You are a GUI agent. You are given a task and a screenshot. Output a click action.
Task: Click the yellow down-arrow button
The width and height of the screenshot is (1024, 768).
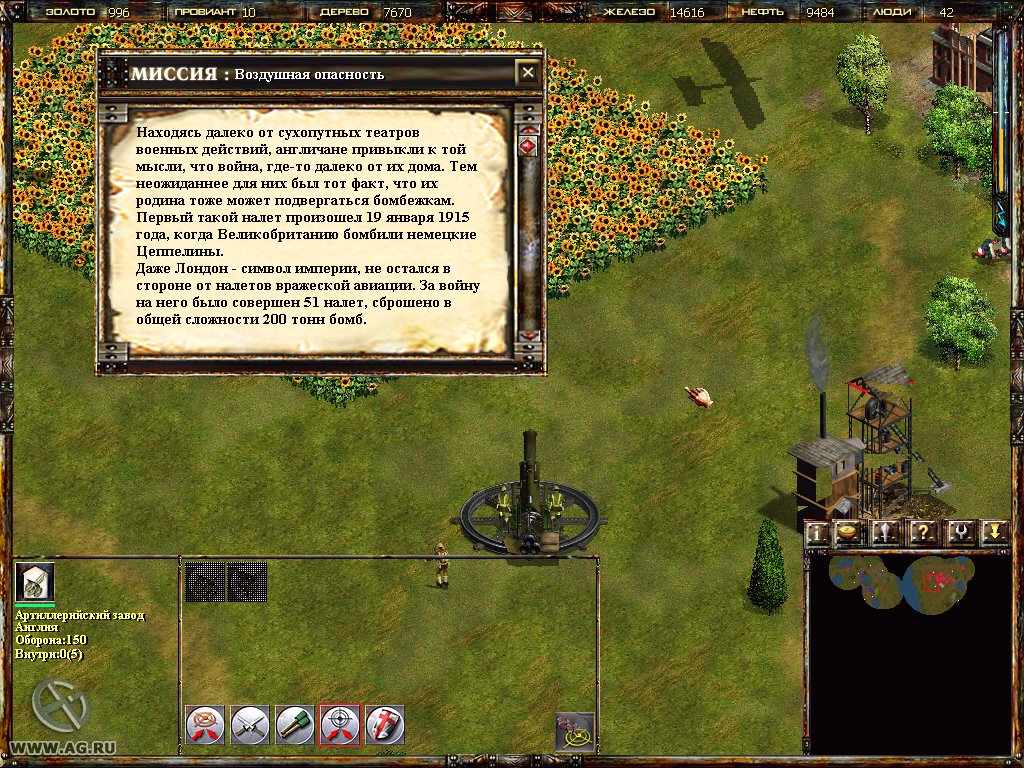993,533
